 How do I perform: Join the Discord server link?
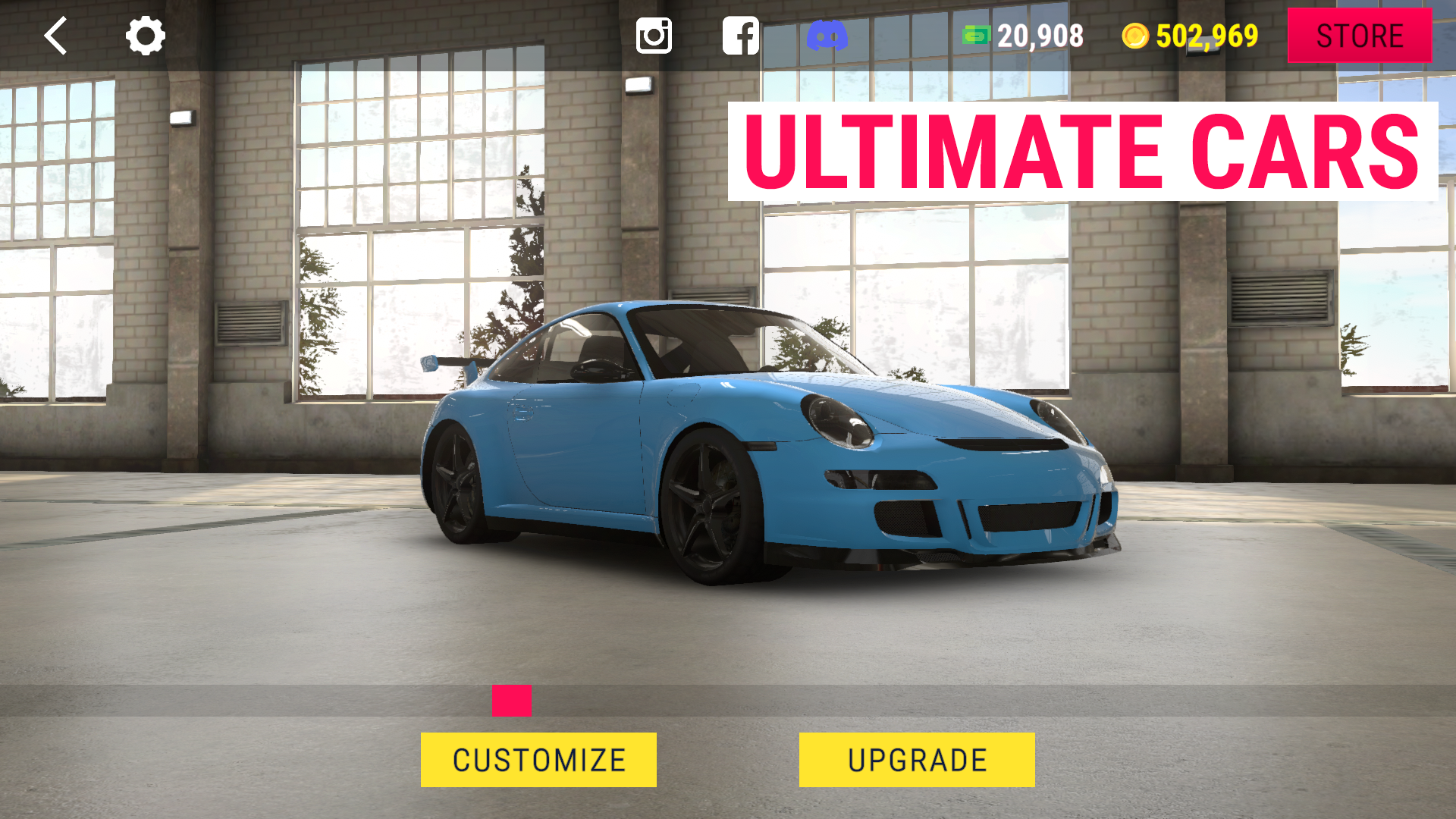point(827,36)
